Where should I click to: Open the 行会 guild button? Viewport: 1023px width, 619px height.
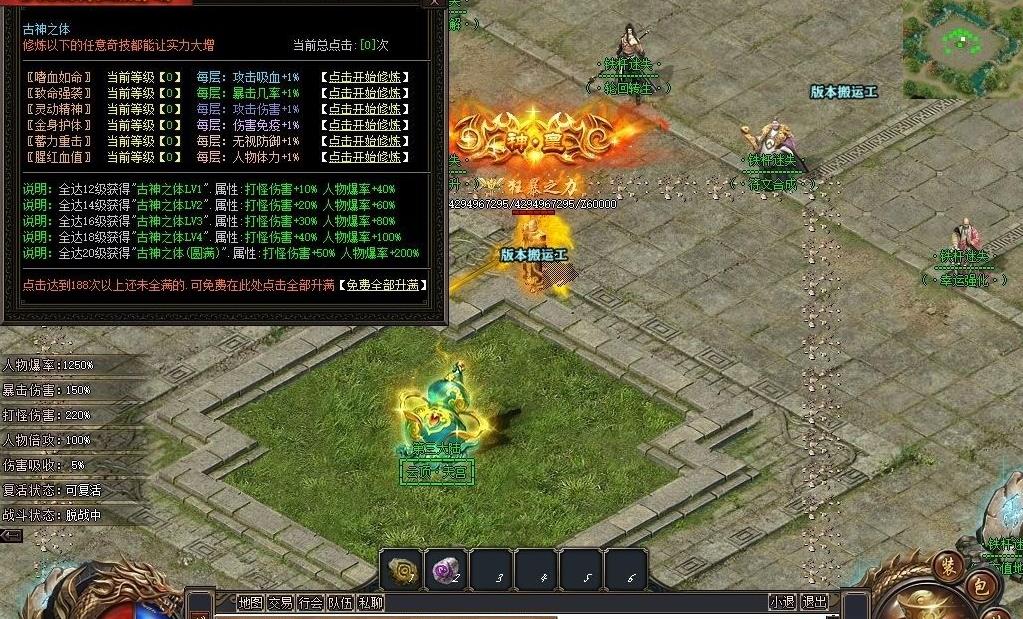[x=310, y=602]
